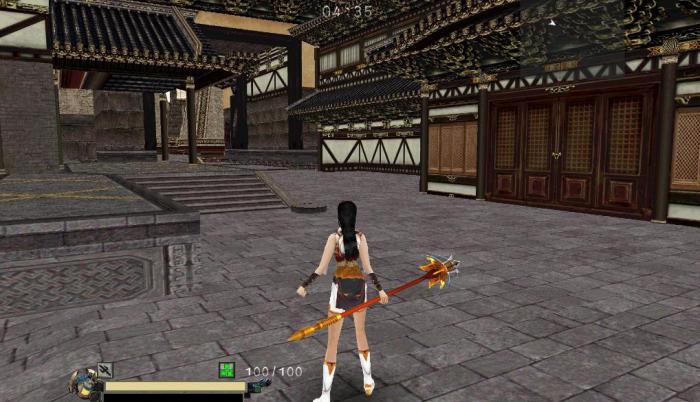The height and width of the screenshot is (402, 700).
Task: Click the character portrait emblem
Action: pos(83,382)
